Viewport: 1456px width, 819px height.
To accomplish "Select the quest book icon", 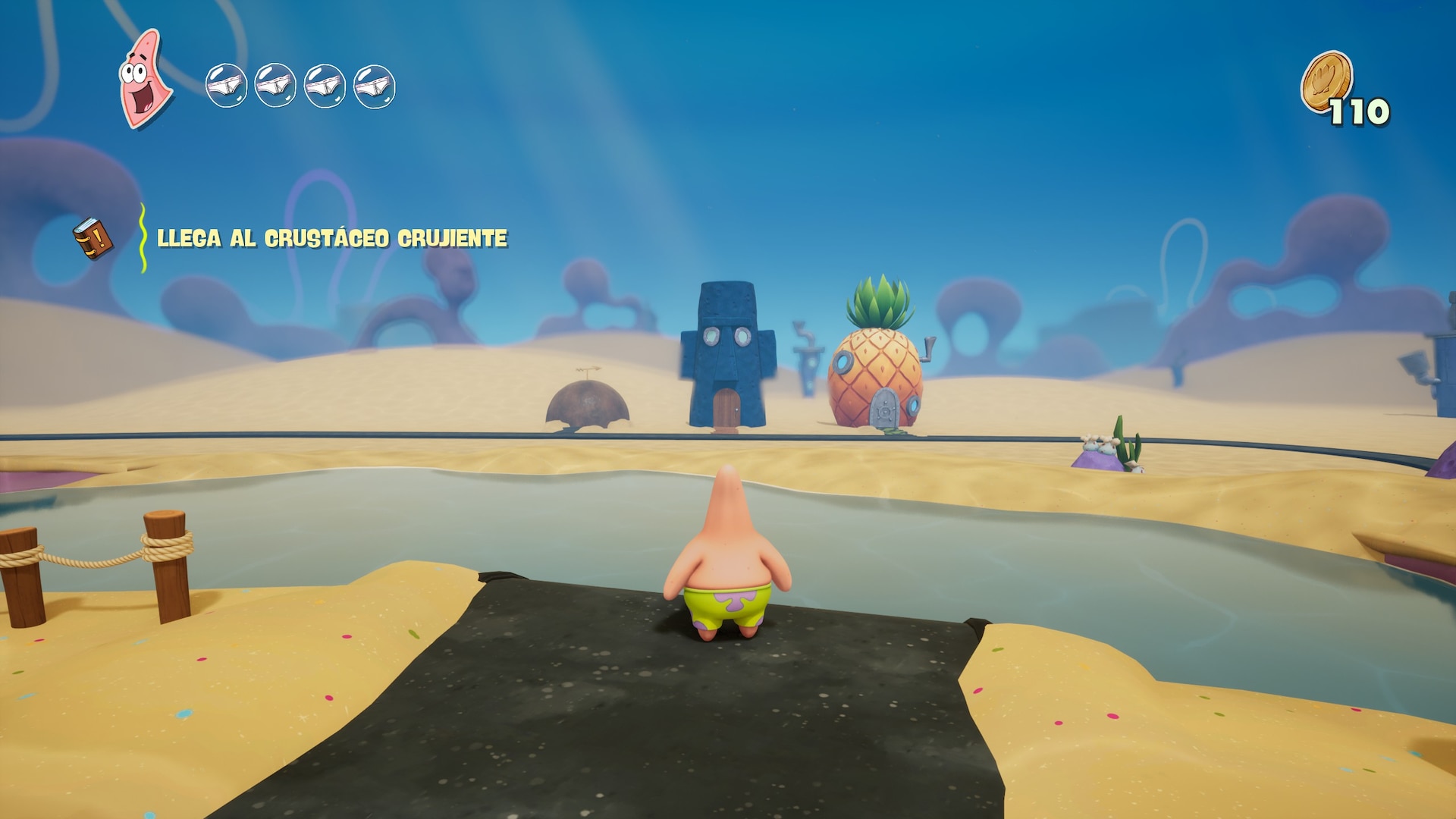I will pyautogui.click(x=93, y=239).
